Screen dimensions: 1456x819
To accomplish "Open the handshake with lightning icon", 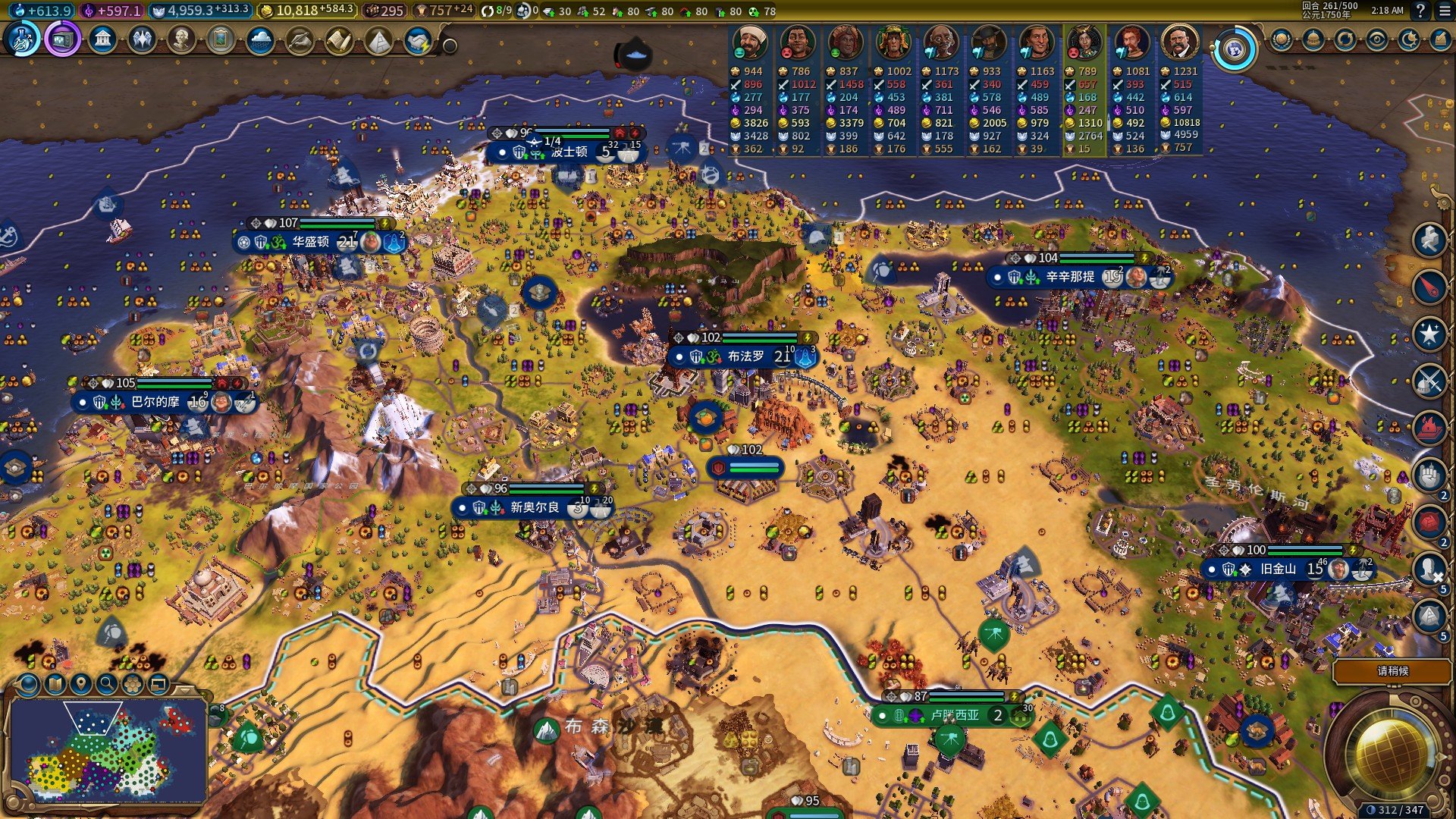I will click(418, 41).
